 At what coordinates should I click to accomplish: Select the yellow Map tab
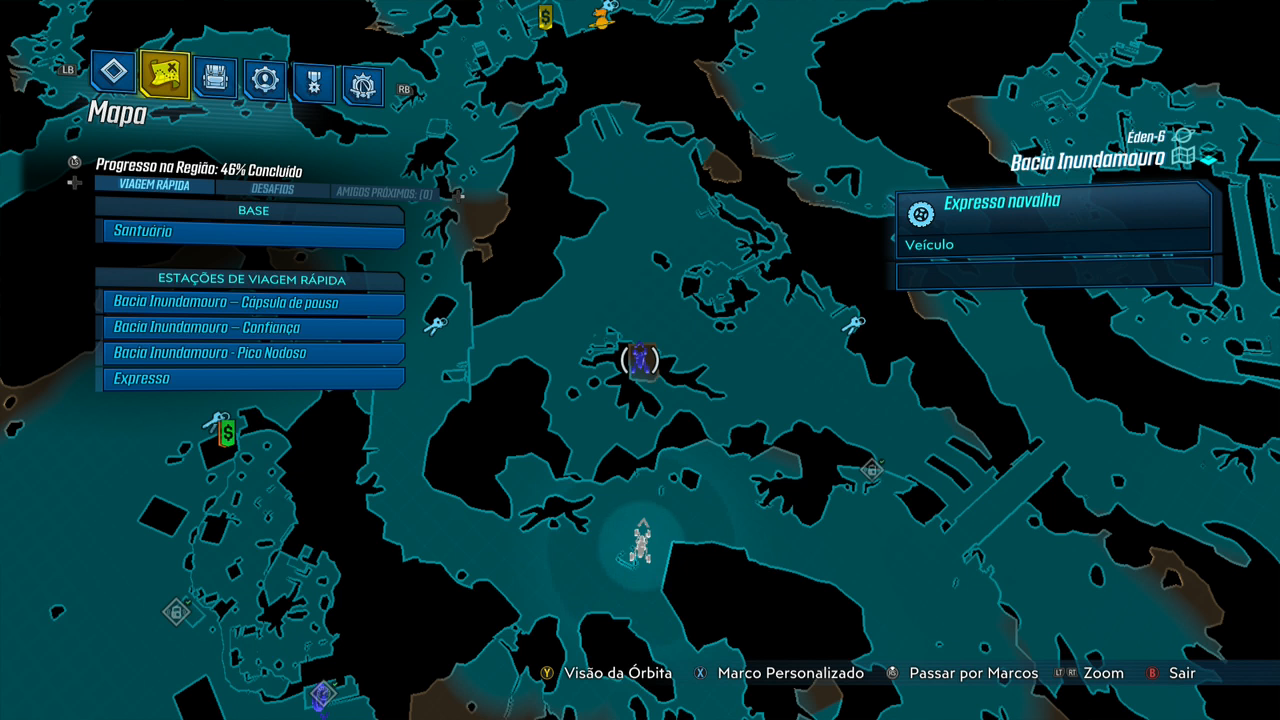point(164,73)
